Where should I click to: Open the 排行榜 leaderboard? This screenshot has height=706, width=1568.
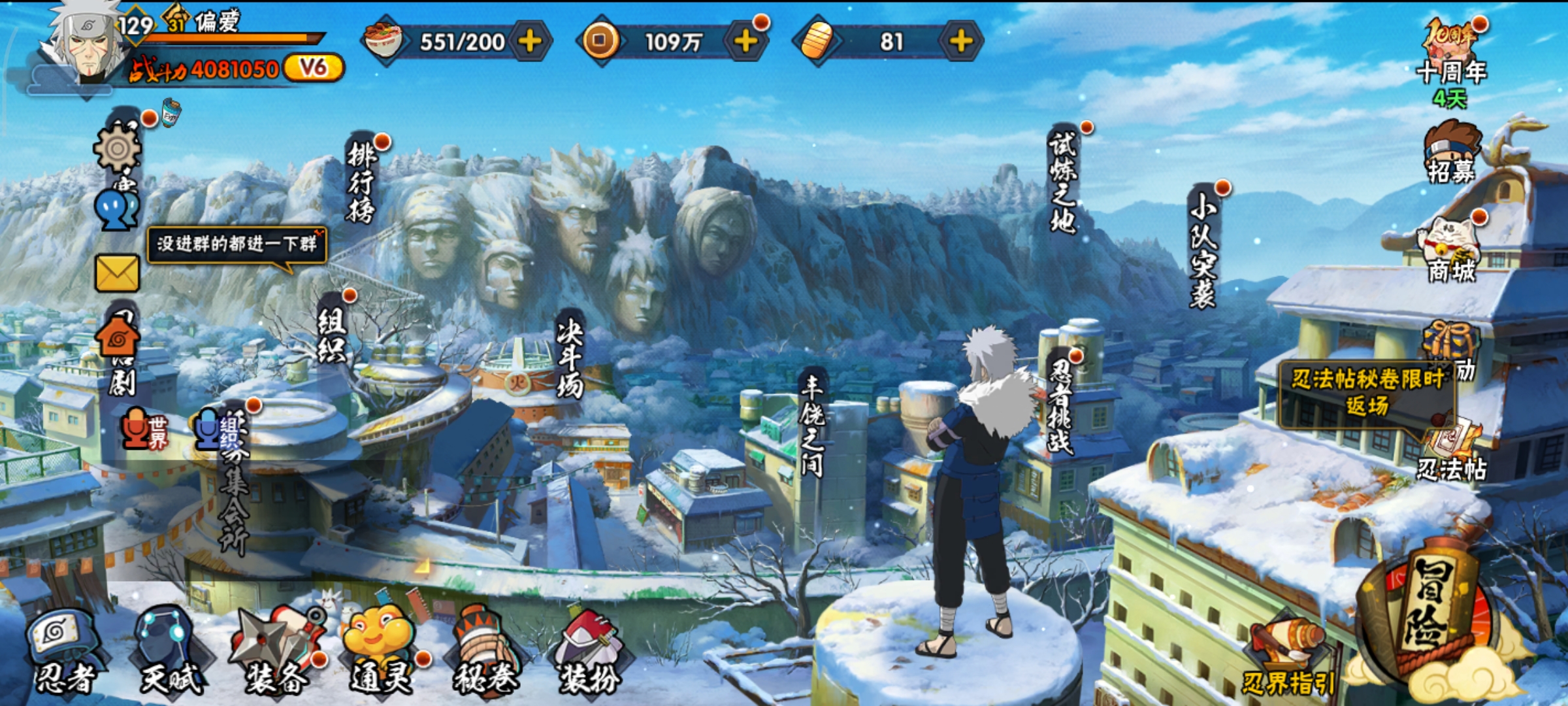click(x=361, y=183)
